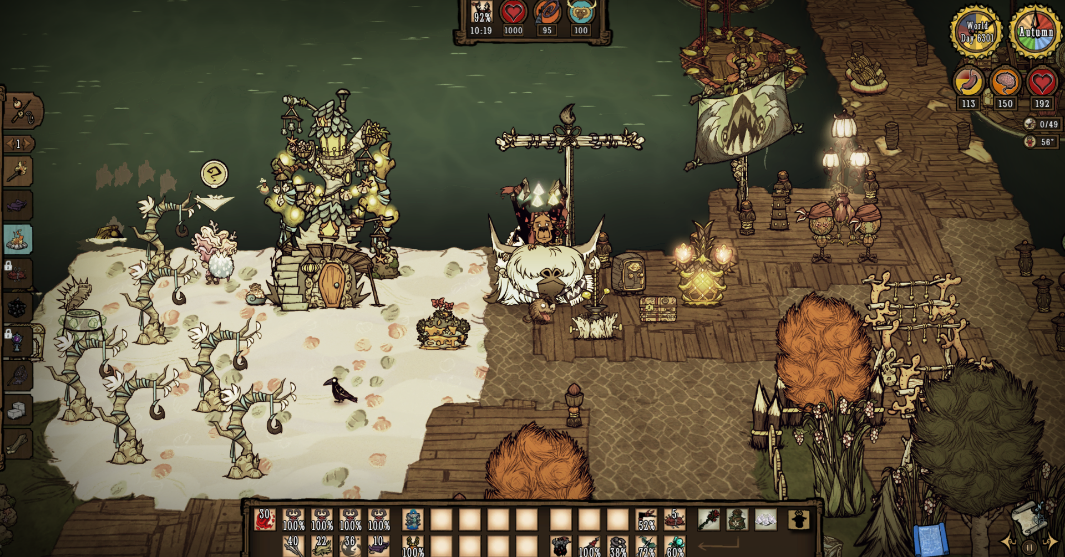The height and width of the screenshot is (557, 1065).
Task: Select the red item stack of 30
Action: [x=265, y=519]
